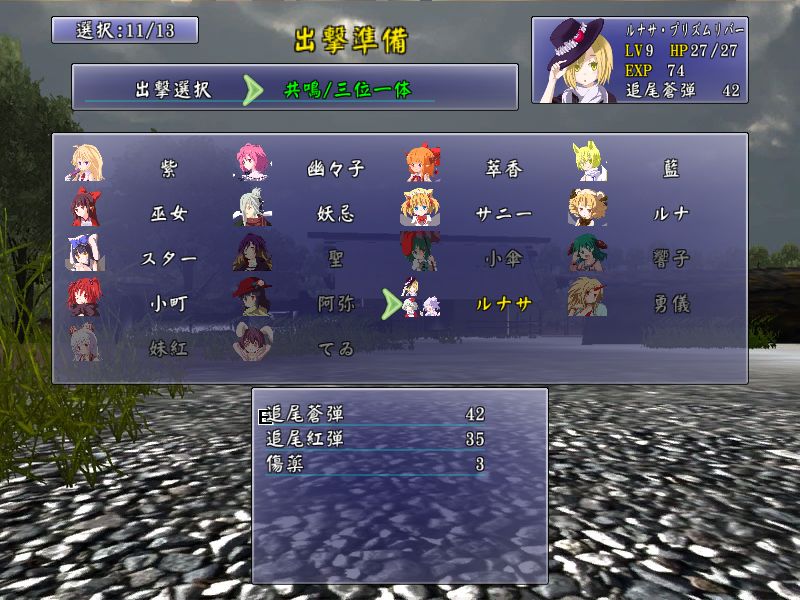
Task: Select 聖 from the character grid
Action: tap(335, 258)
